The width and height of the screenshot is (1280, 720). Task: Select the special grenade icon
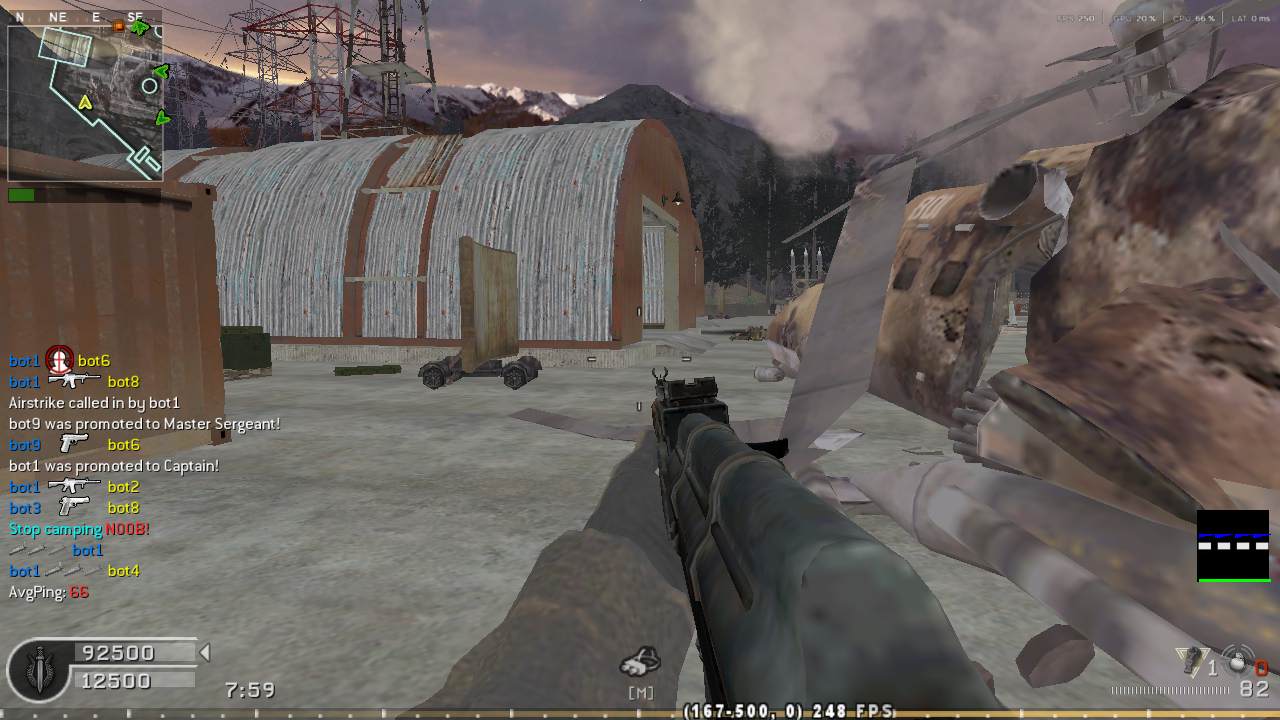coord(1191,660)
